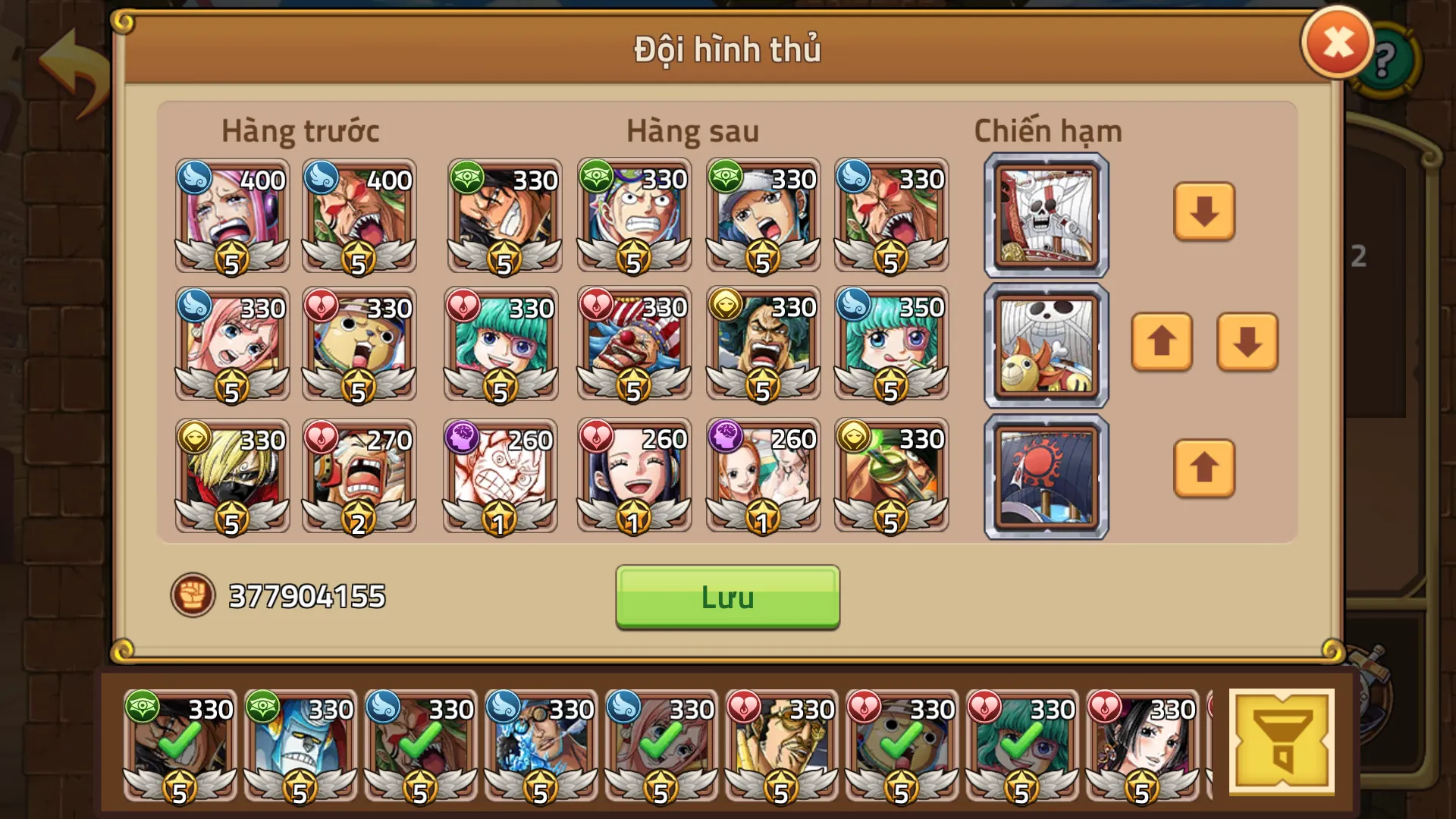Select the laughing Robin card with 260 power

633,475
